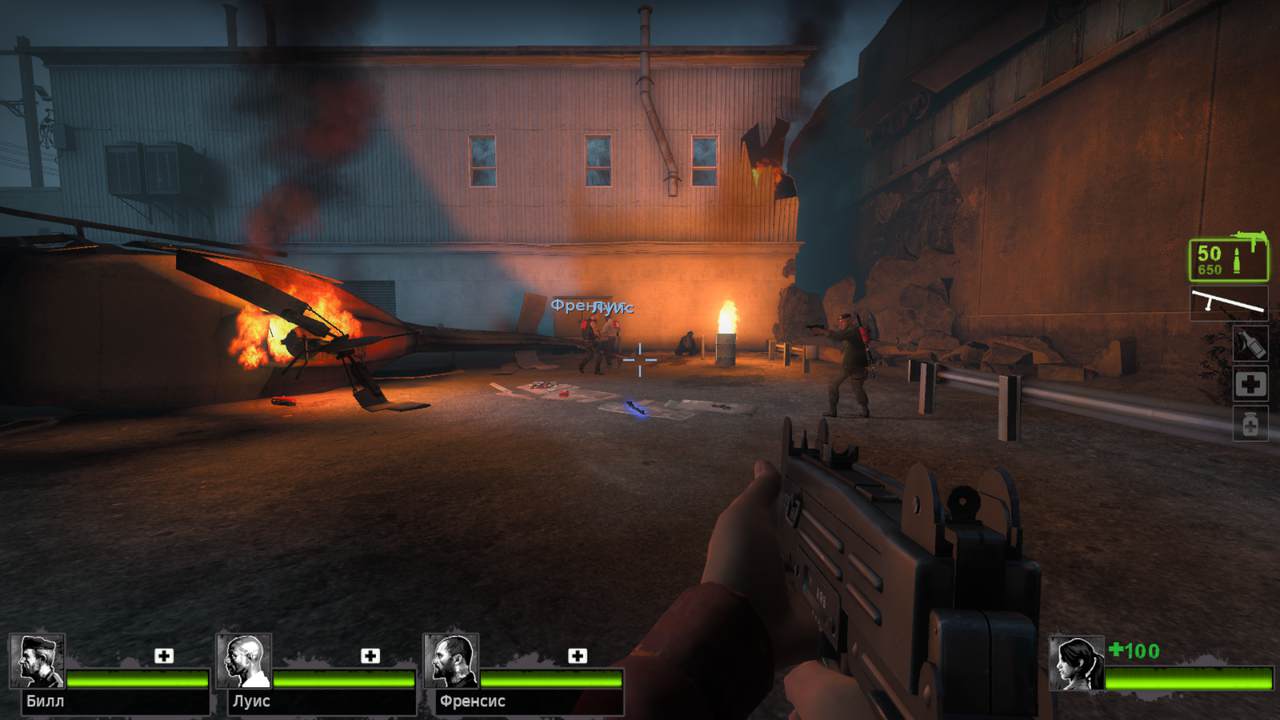Click Билл's teammate portrait
This screenshot has height=720, width=1280.
37,661
